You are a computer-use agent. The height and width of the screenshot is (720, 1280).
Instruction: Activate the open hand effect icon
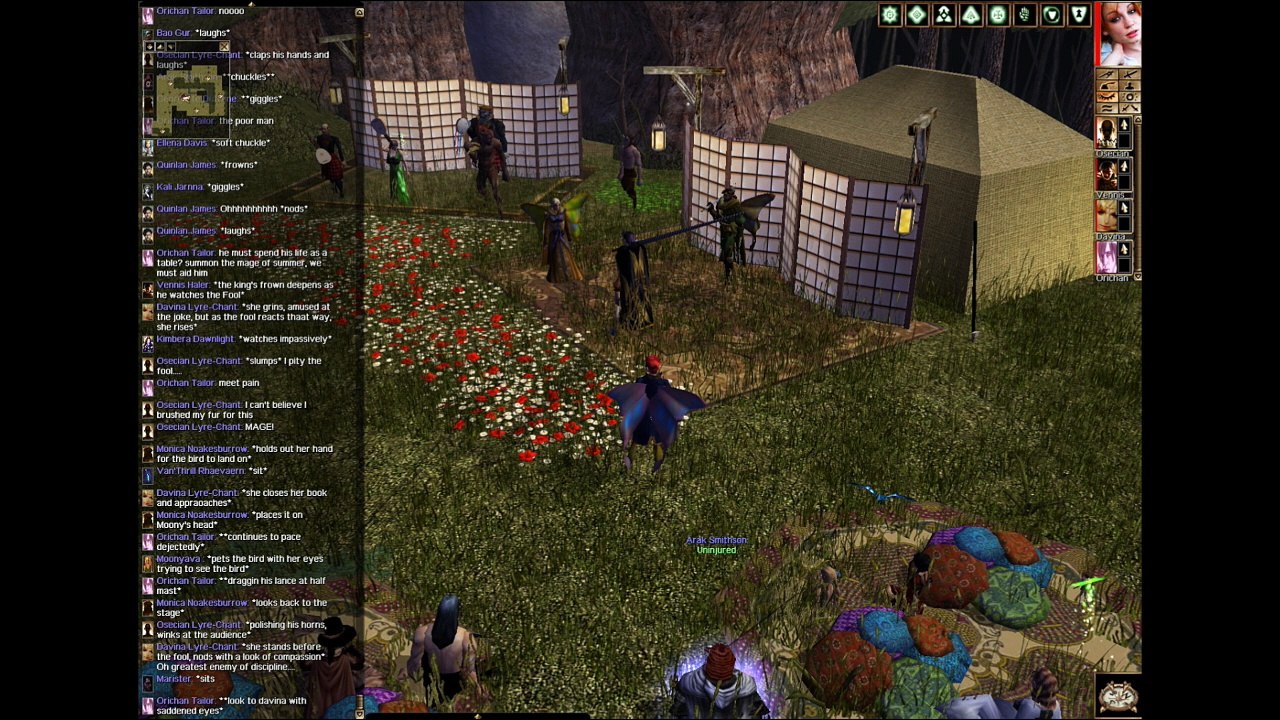tap(1024, 14)
